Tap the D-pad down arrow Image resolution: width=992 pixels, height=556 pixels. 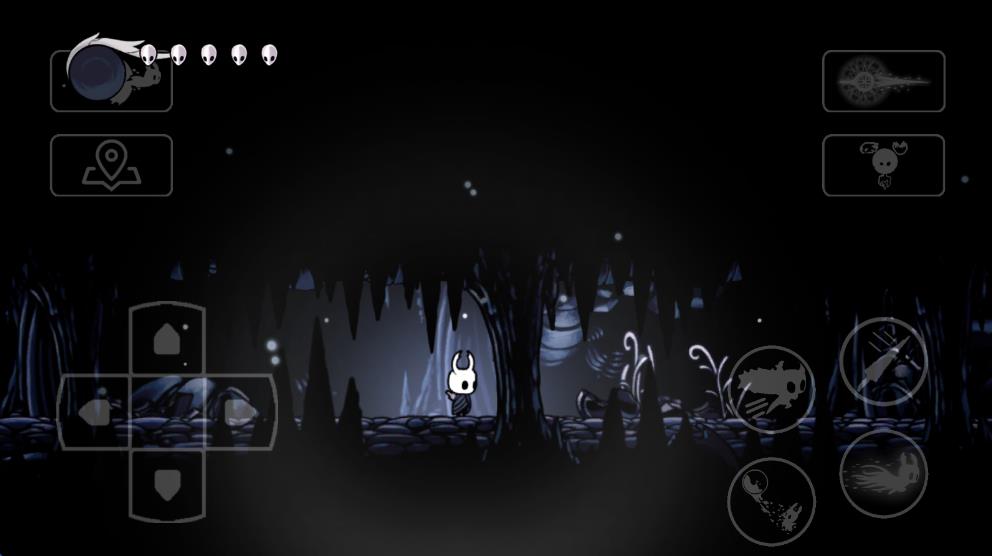click(167, 483)
